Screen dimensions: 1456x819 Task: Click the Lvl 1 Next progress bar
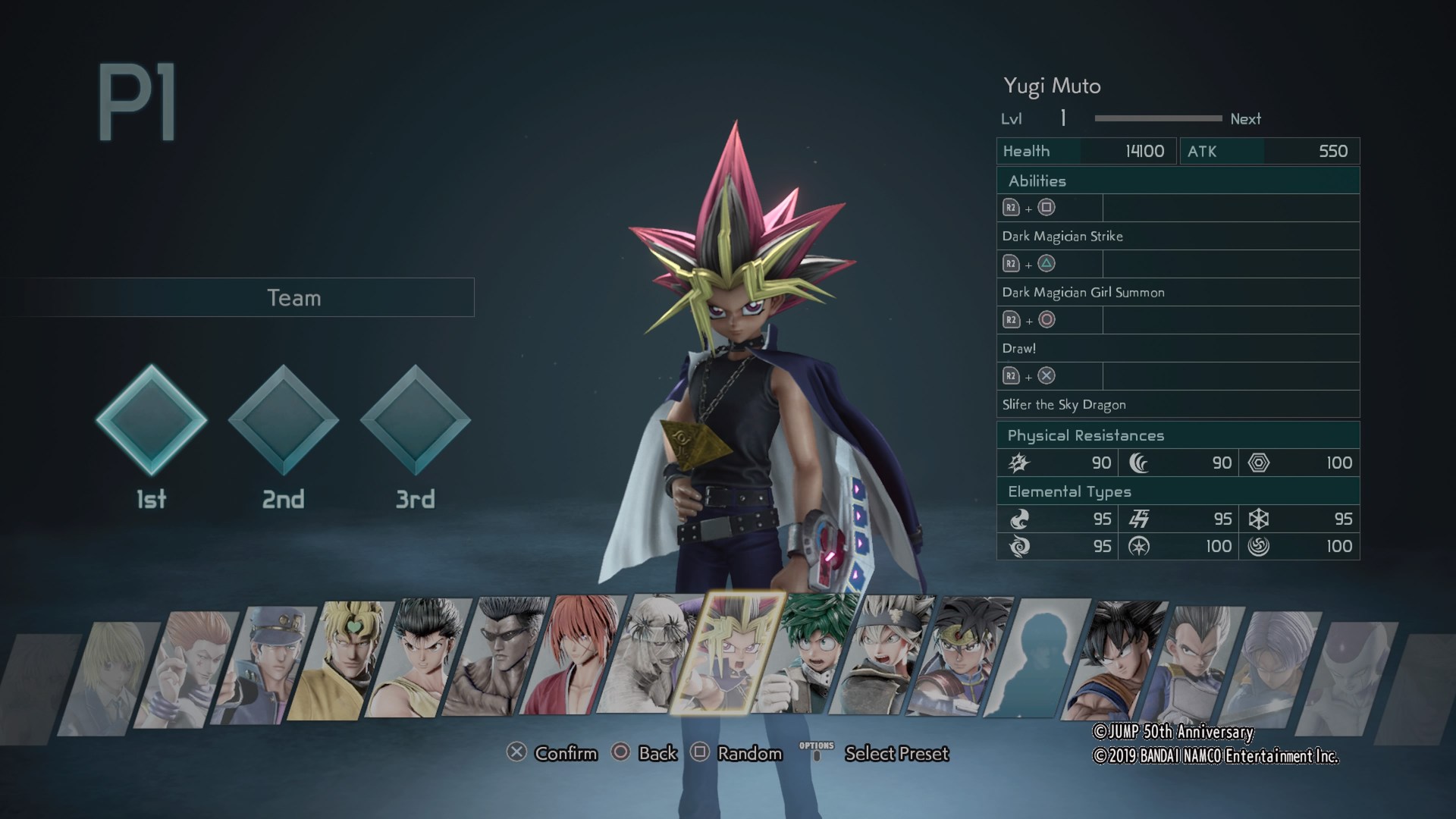1156,118
